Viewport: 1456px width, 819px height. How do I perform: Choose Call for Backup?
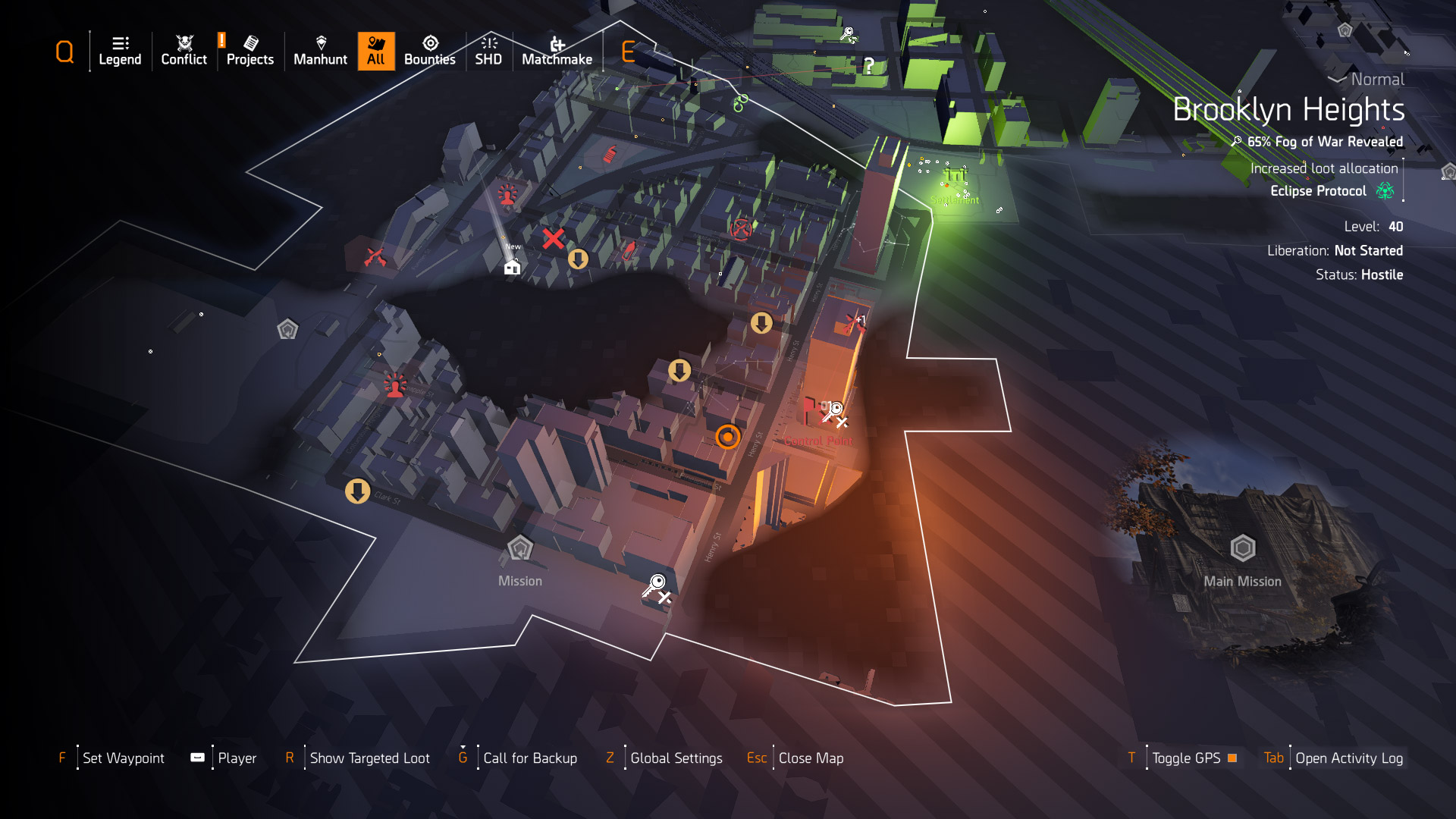click(x=530, y=758)
